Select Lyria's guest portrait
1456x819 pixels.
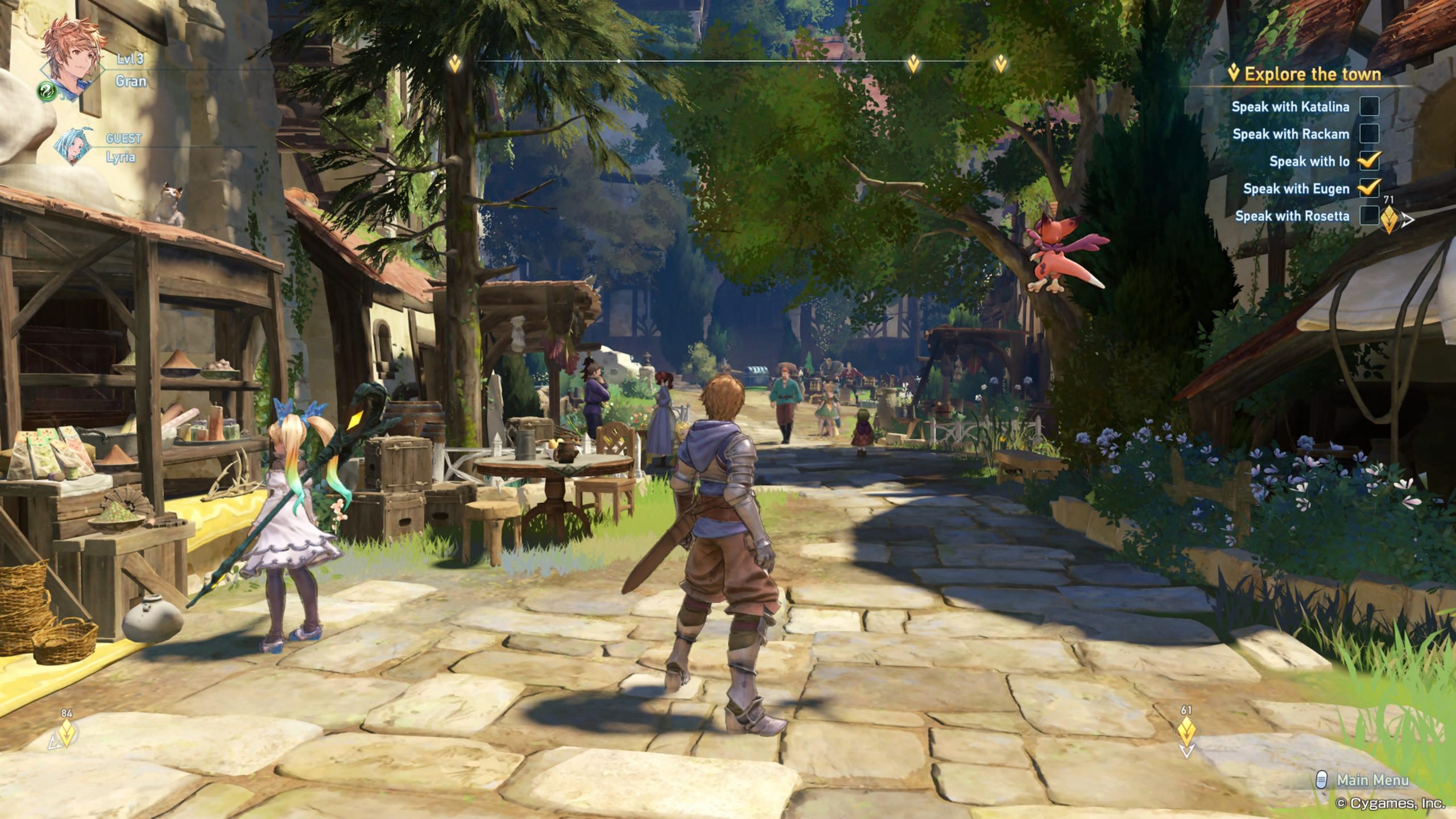[73, 146]
